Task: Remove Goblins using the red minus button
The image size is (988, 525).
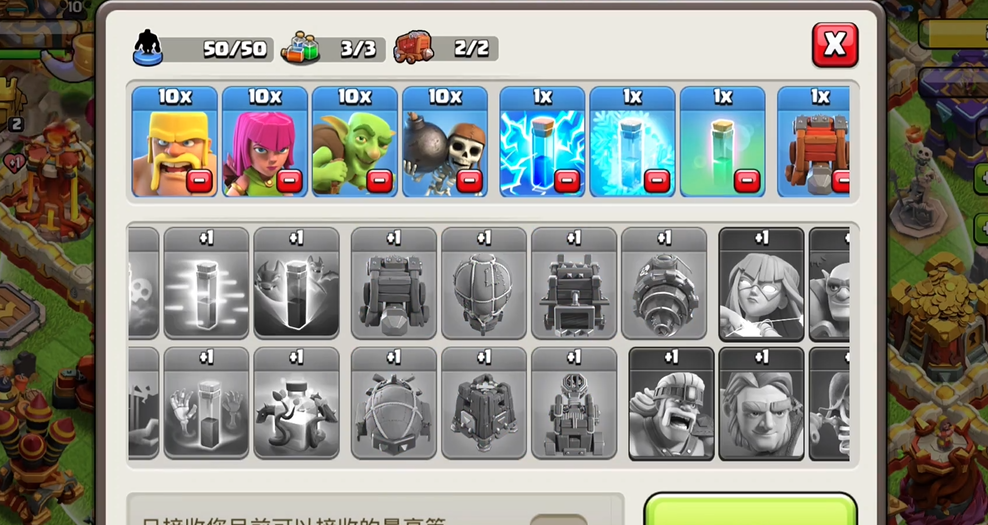Action: 378,181
